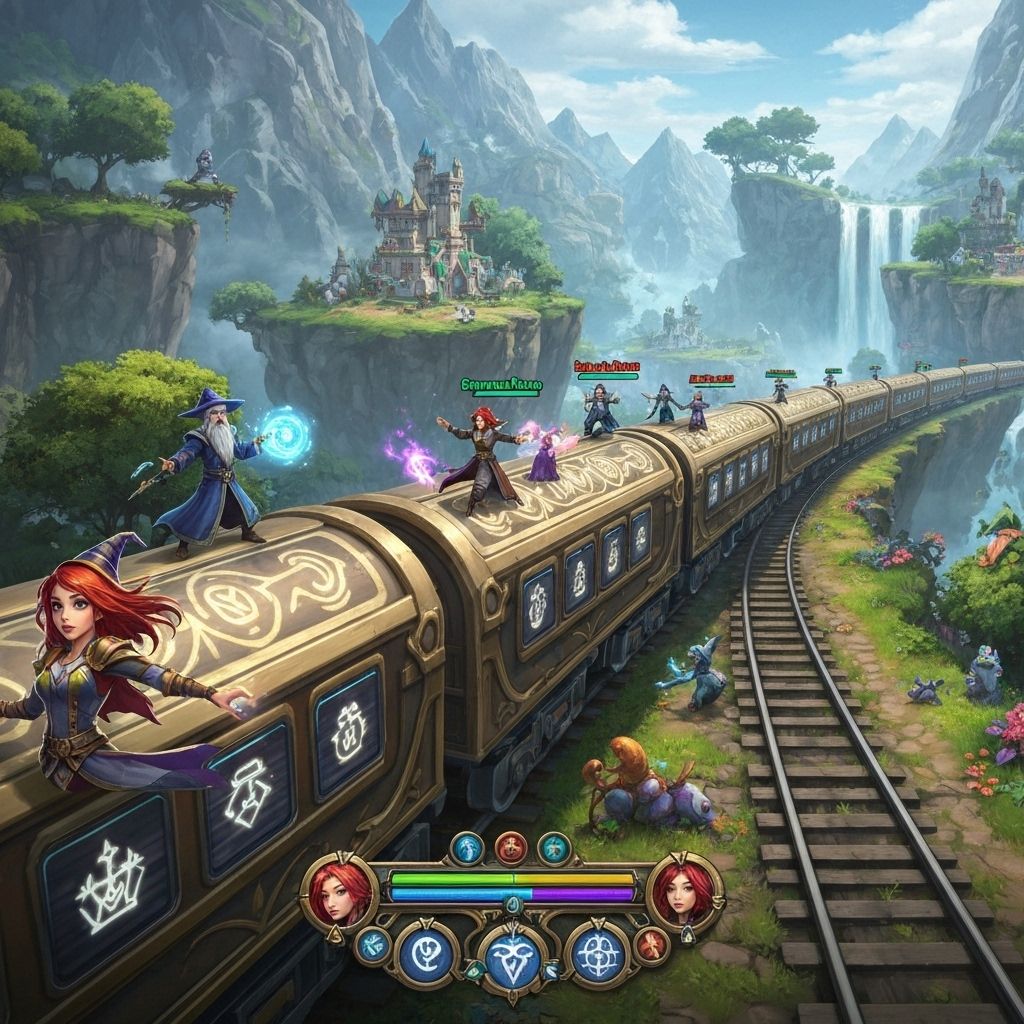Click the small red icon above the status bars

(x=511, y=848)
